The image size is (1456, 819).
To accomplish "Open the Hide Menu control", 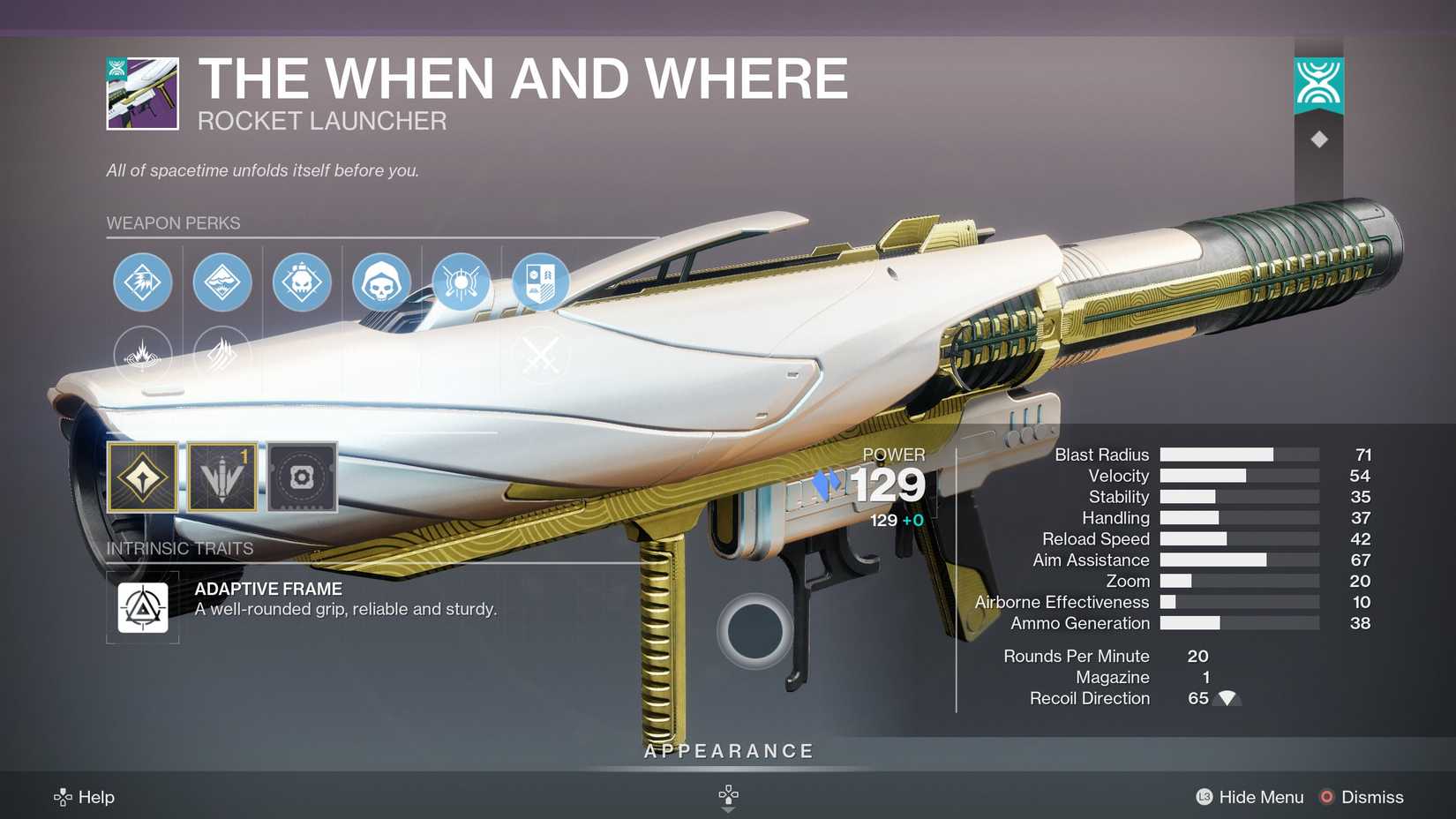I will [x=1248, y=796].
